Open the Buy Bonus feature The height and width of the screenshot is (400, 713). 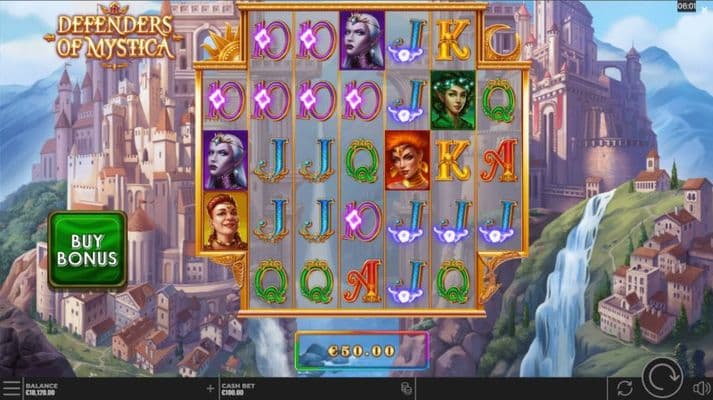[x=87, y=249]
